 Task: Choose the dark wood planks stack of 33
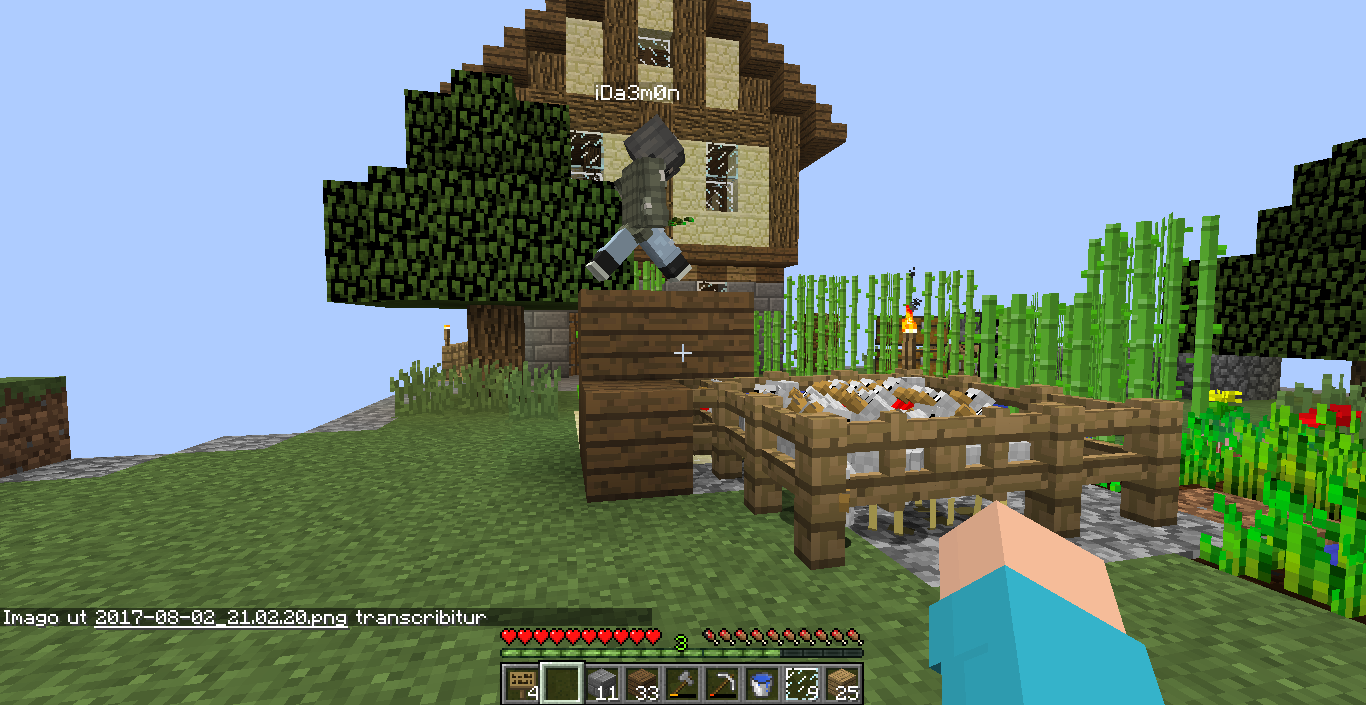(x=641, y=684)
